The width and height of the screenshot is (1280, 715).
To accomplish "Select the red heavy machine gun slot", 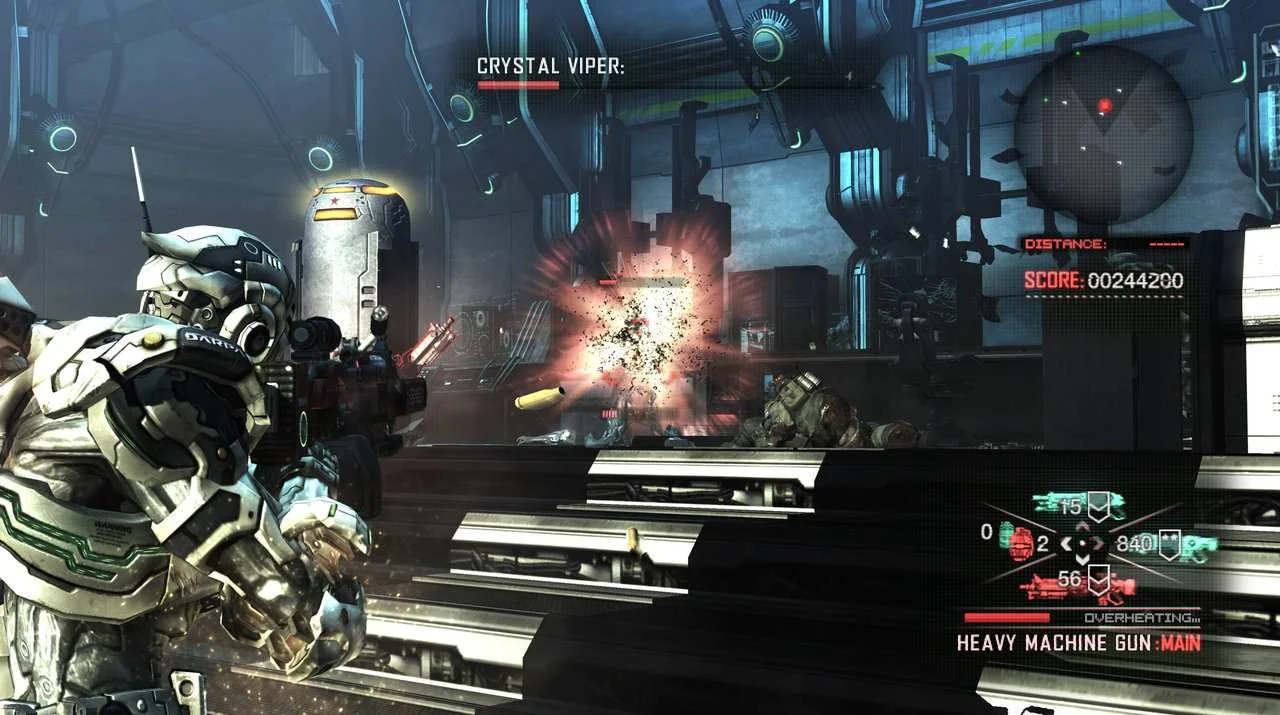I will click(x=1078, y=585).
